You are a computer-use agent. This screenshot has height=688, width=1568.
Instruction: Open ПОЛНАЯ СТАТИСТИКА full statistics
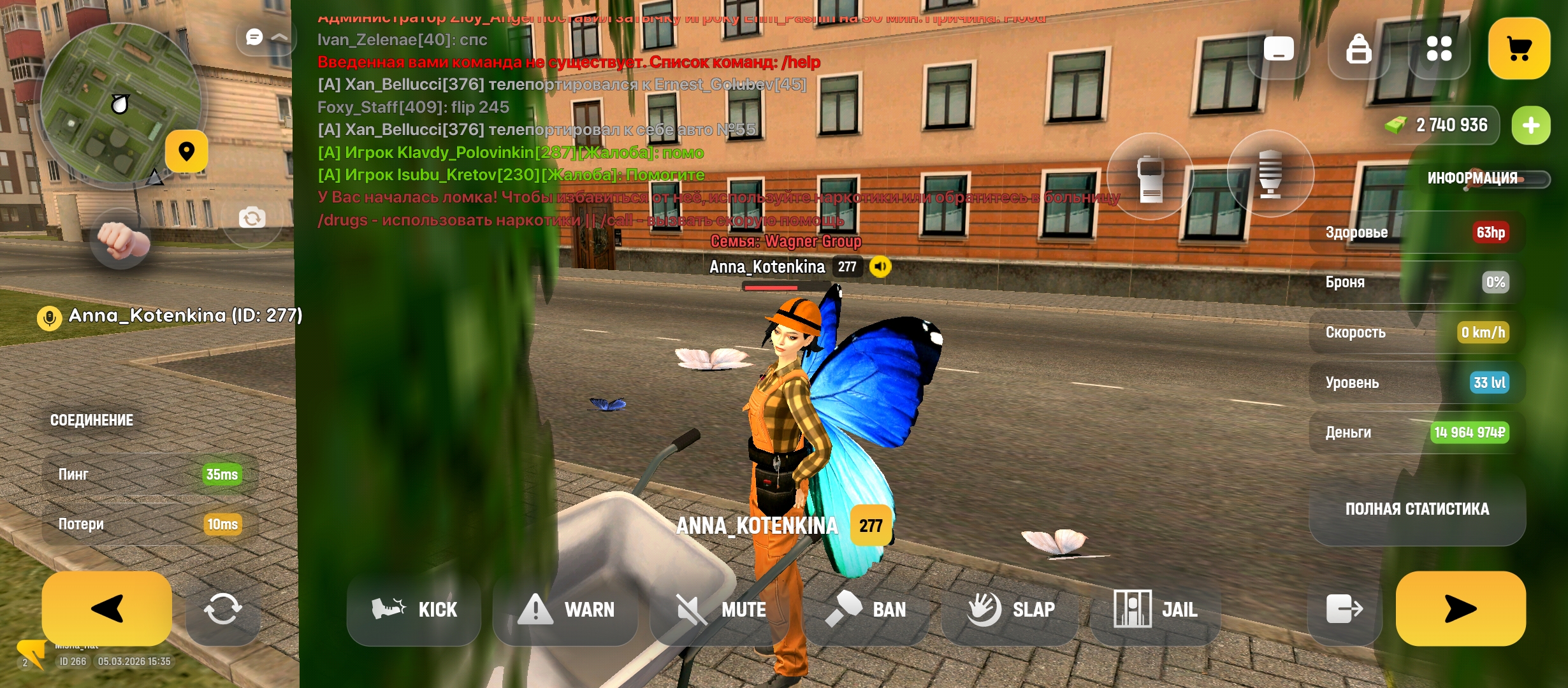click(1417, 509)
